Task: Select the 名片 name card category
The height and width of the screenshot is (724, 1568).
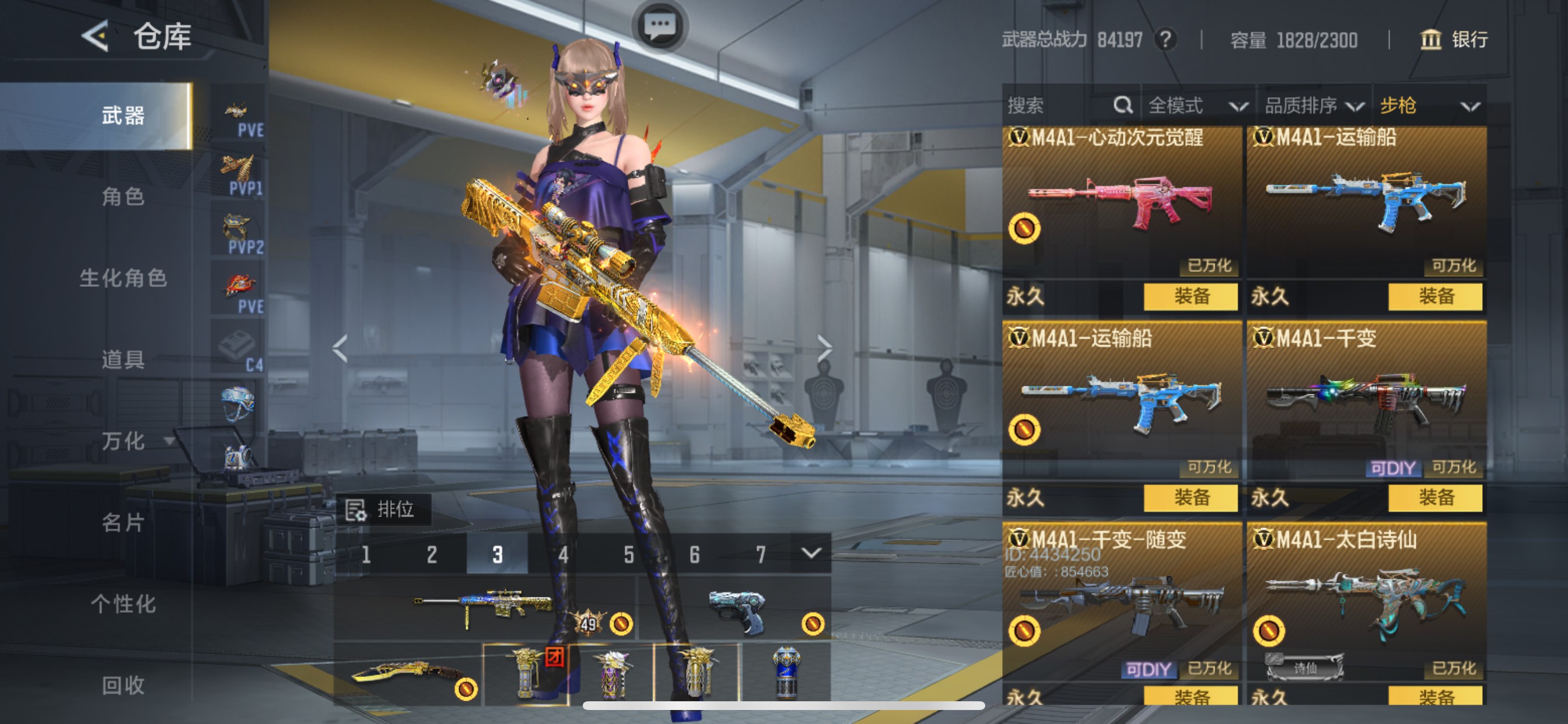Action: (x=123, y=523)
